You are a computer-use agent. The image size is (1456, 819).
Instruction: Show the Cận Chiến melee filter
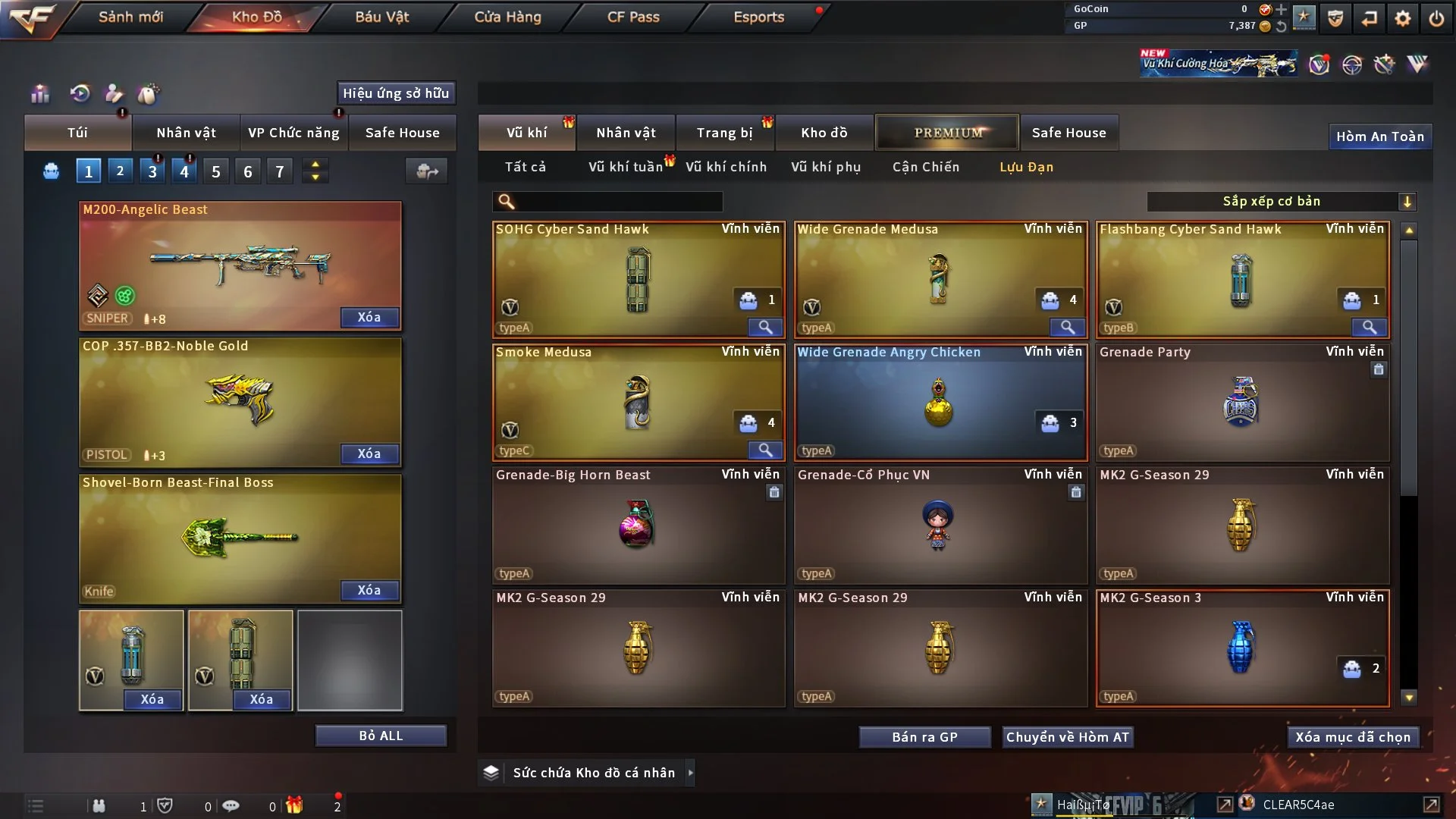point(925,167)
